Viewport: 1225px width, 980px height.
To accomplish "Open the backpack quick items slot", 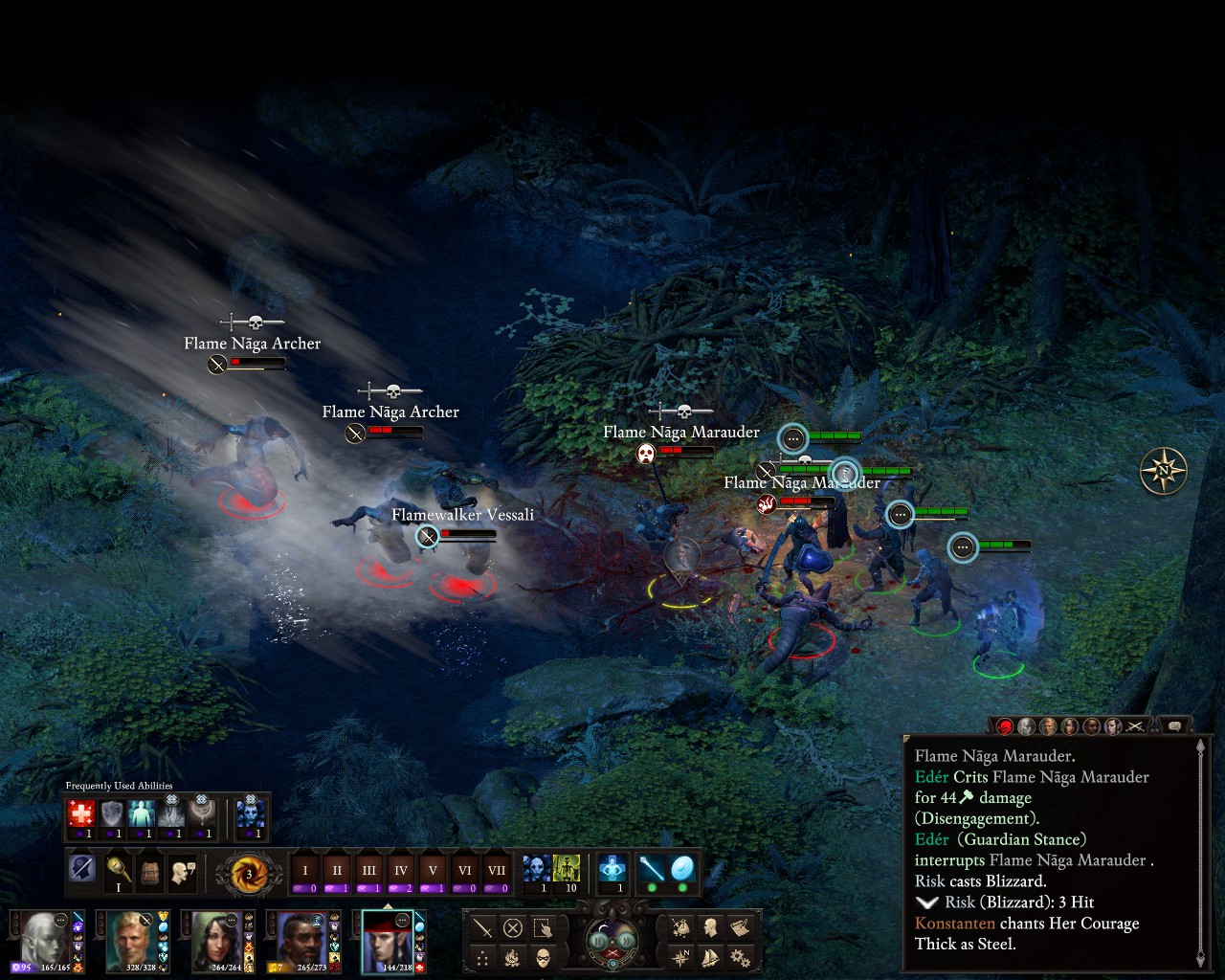I will [150, 872].
